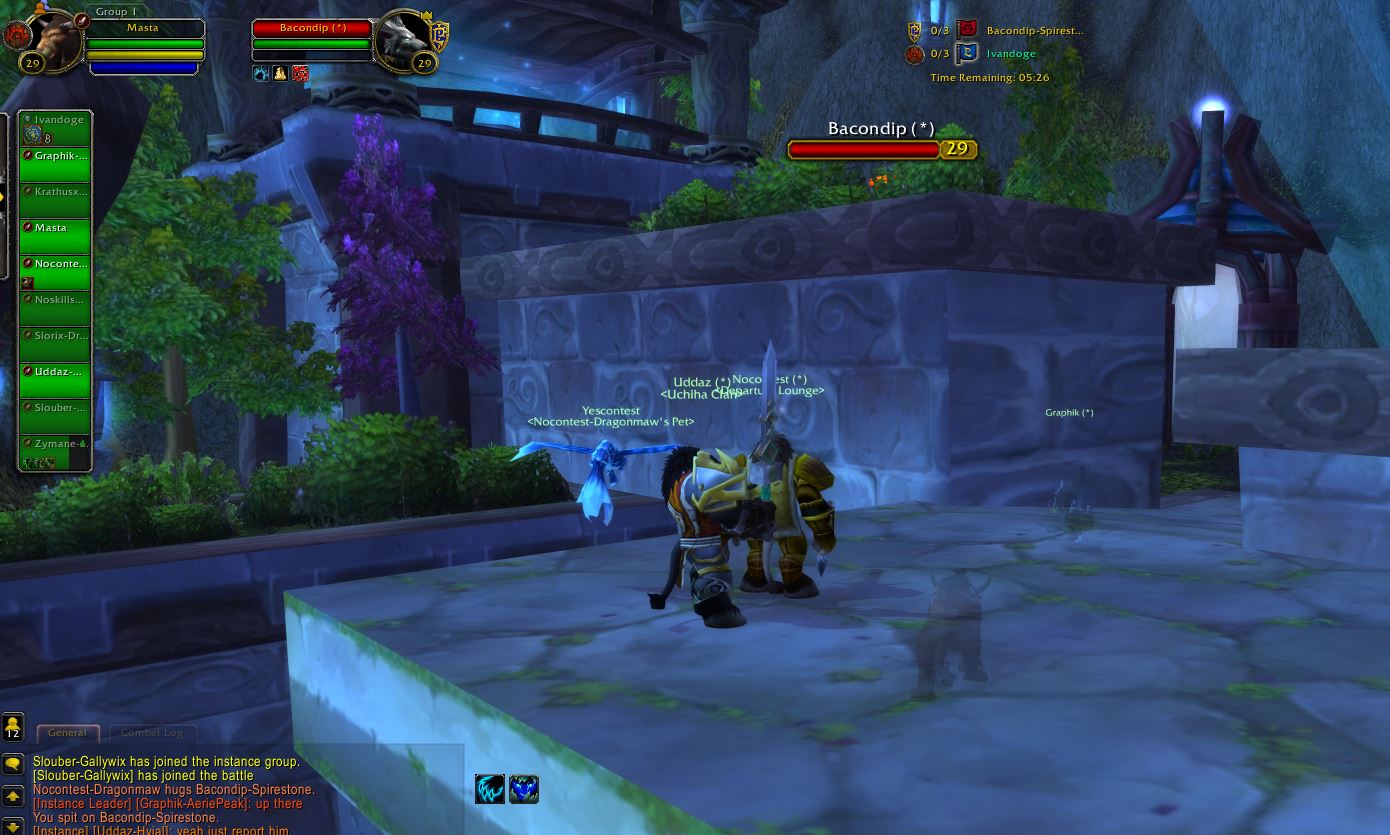
Task: Click the Alliance flag carrier Bacondip-Spirest...
Action: click(x=1034, y=31)
